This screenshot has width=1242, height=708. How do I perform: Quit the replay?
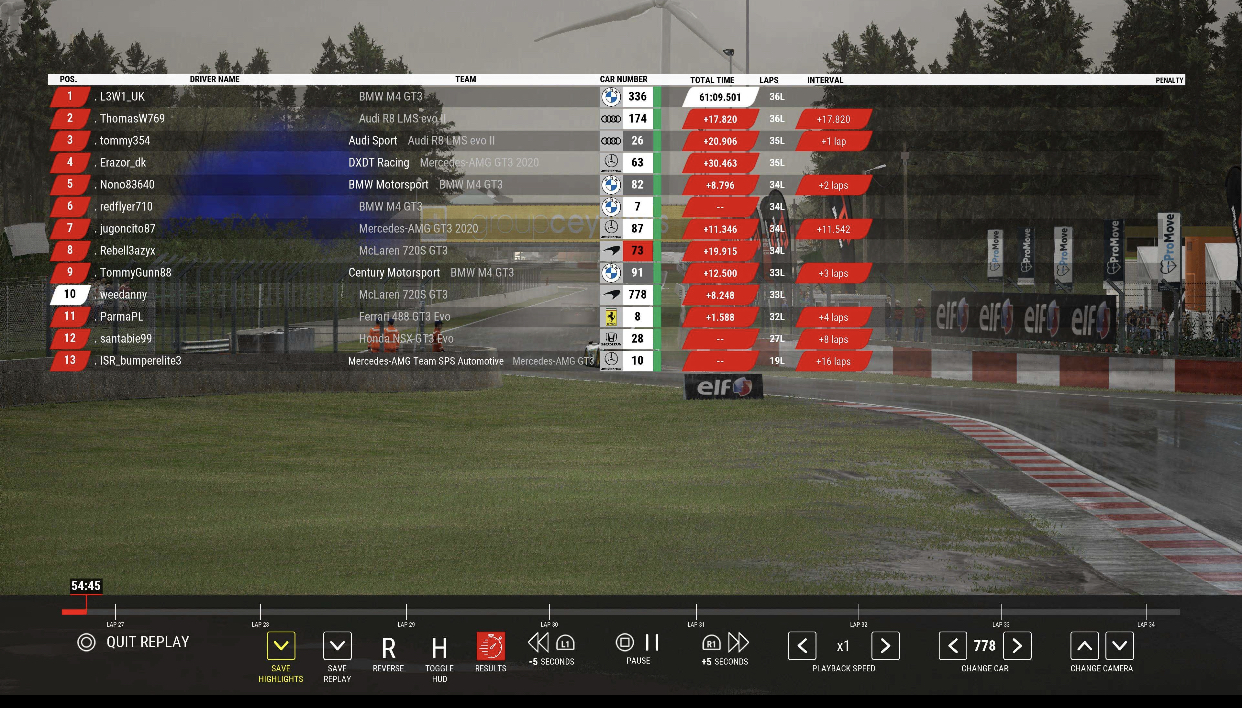coord(134,642)
